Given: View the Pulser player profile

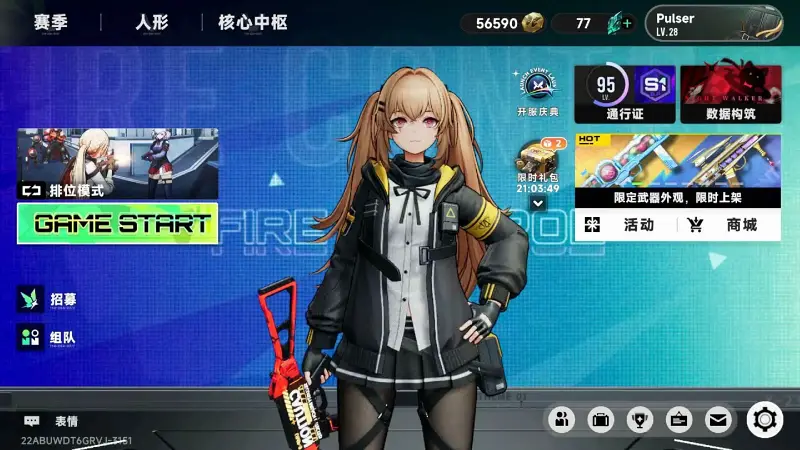Looking at the screenshot, I should coord(713,23).
